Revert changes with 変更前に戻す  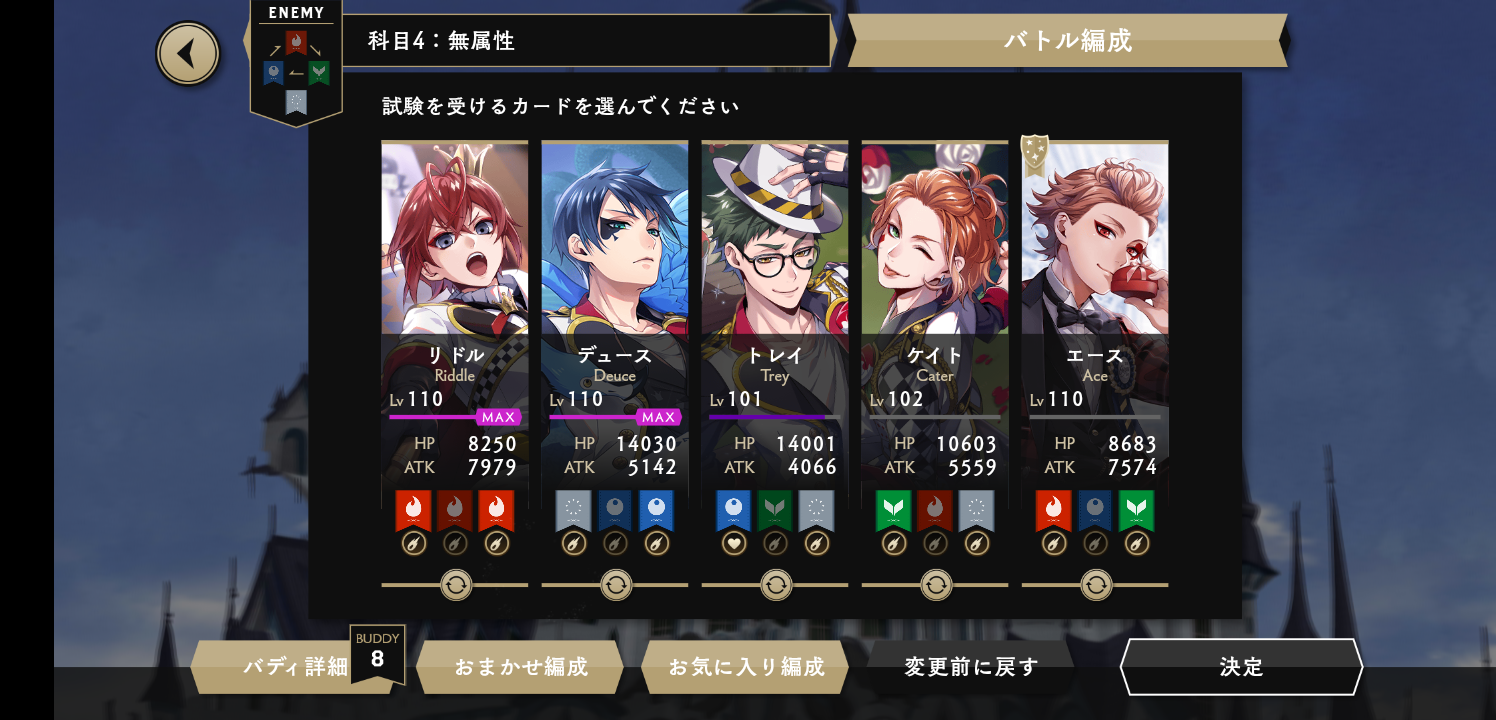971,667
